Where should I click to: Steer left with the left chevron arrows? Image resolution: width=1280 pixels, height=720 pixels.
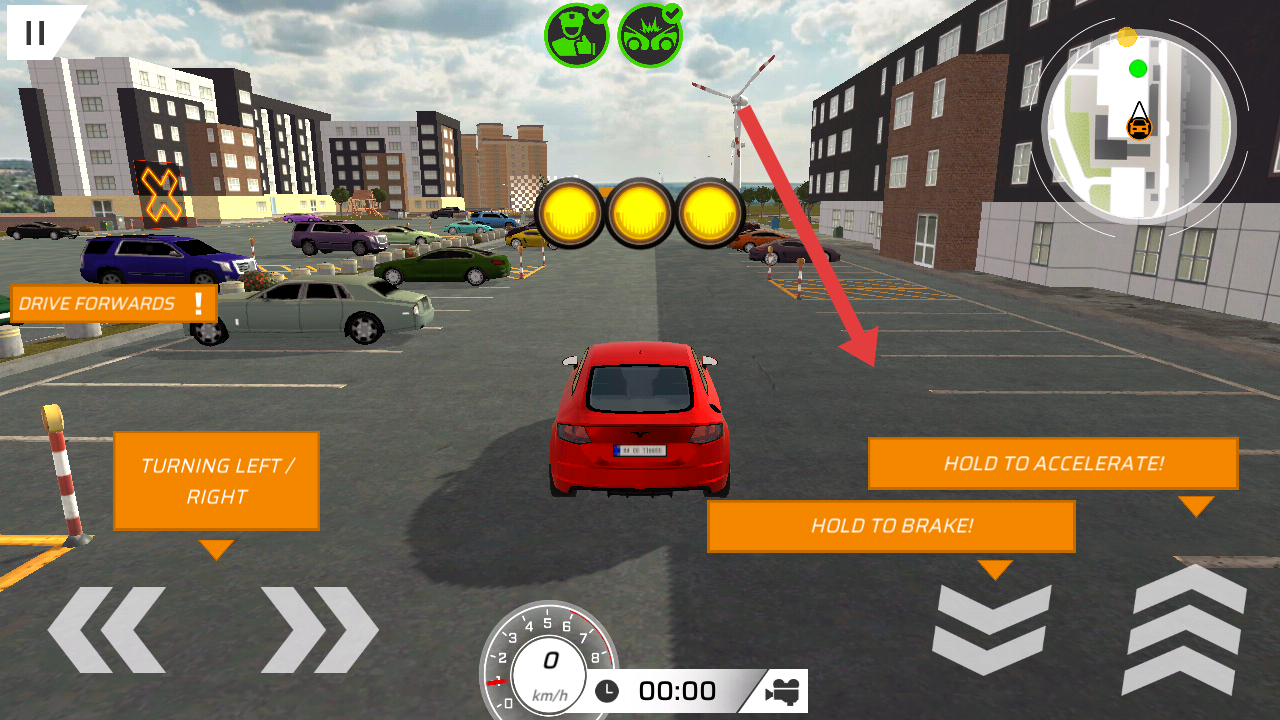pos(106,629)
